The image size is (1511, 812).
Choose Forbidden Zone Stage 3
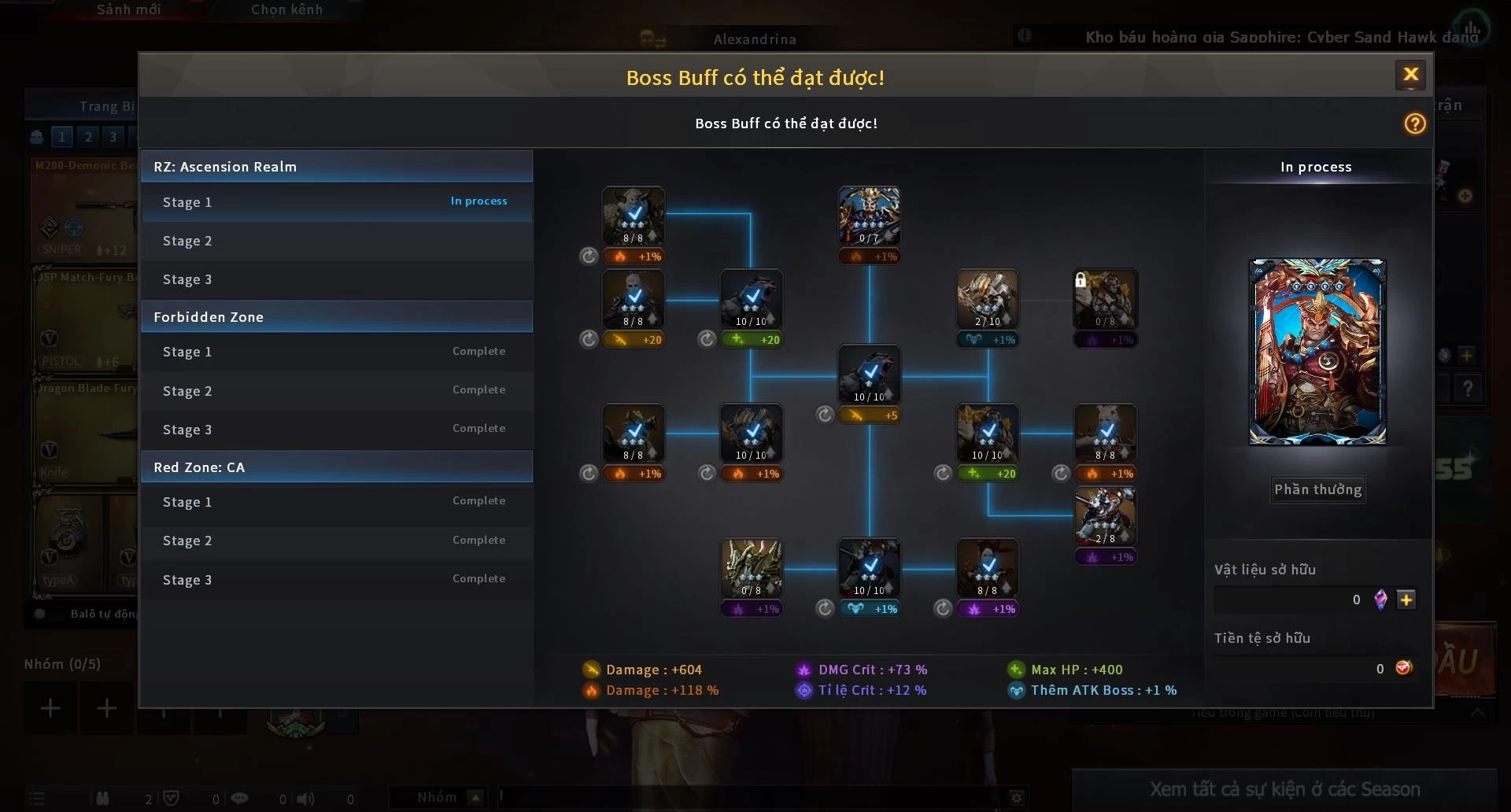tap(336, 430)
